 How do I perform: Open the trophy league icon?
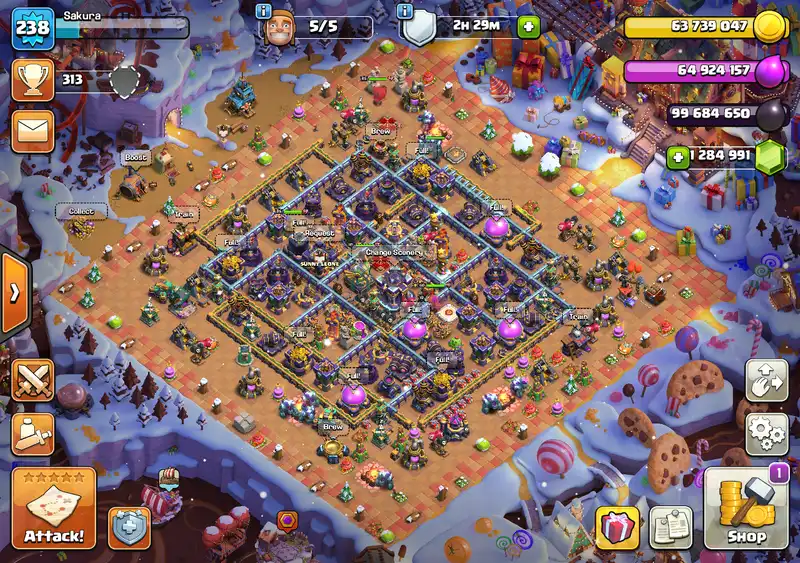coord(32,81)
